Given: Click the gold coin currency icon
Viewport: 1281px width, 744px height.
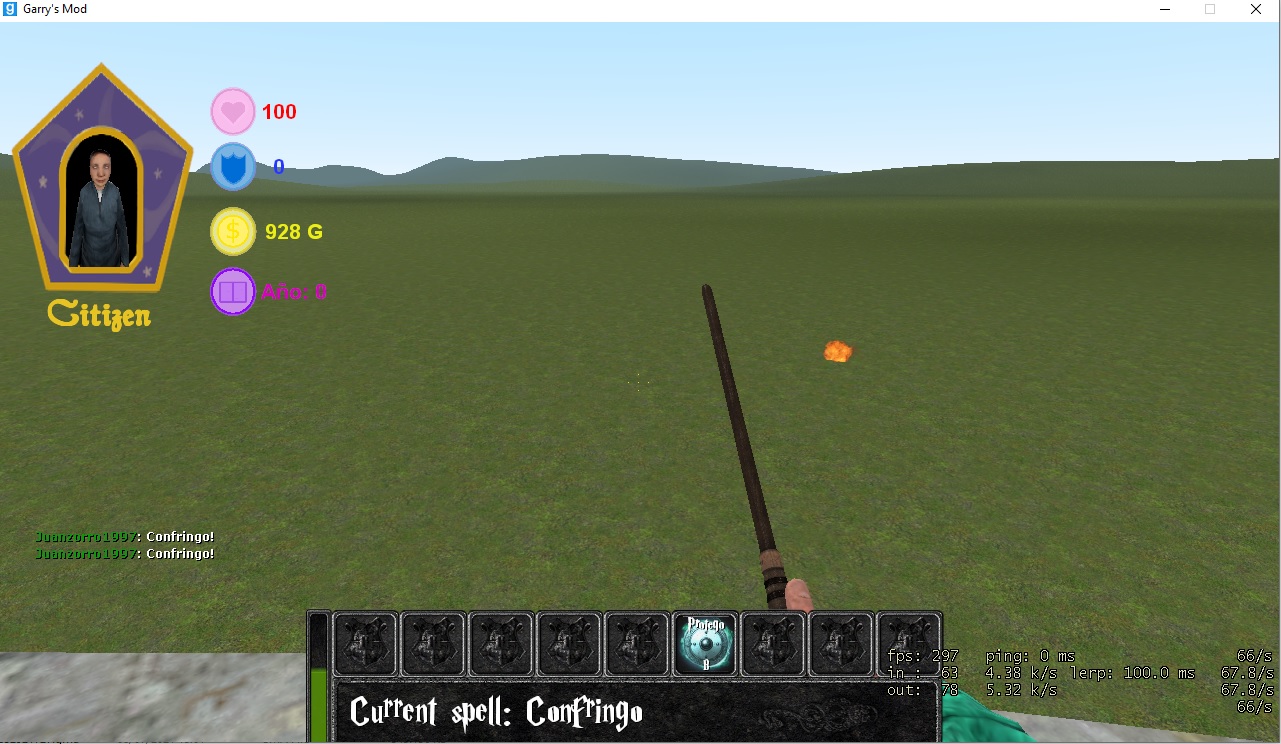Looking at the screenshot, I should coord(232,231).
